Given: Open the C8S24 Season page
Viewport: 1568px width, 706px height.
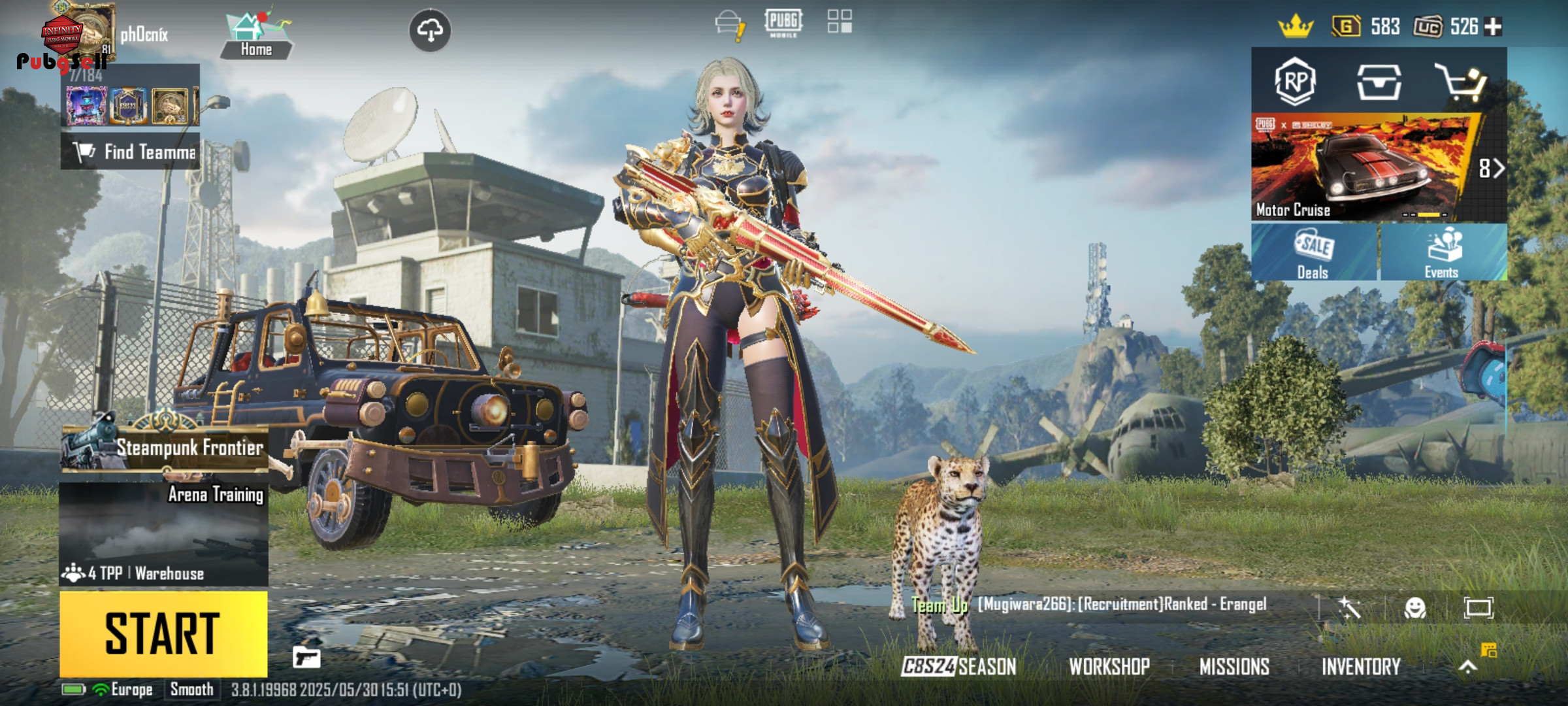Looking at the screenshot, I should coord(958,667).
